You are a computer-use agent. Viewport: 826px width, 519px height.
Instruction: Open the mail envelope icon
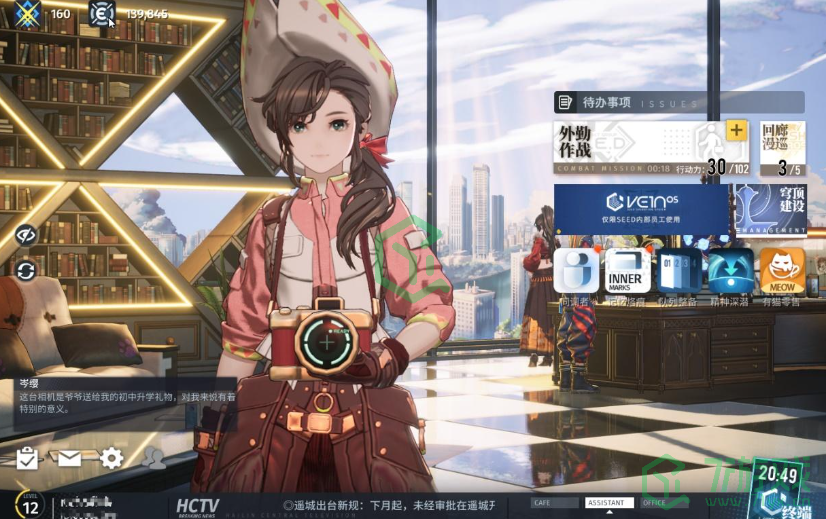coord(69,458)
